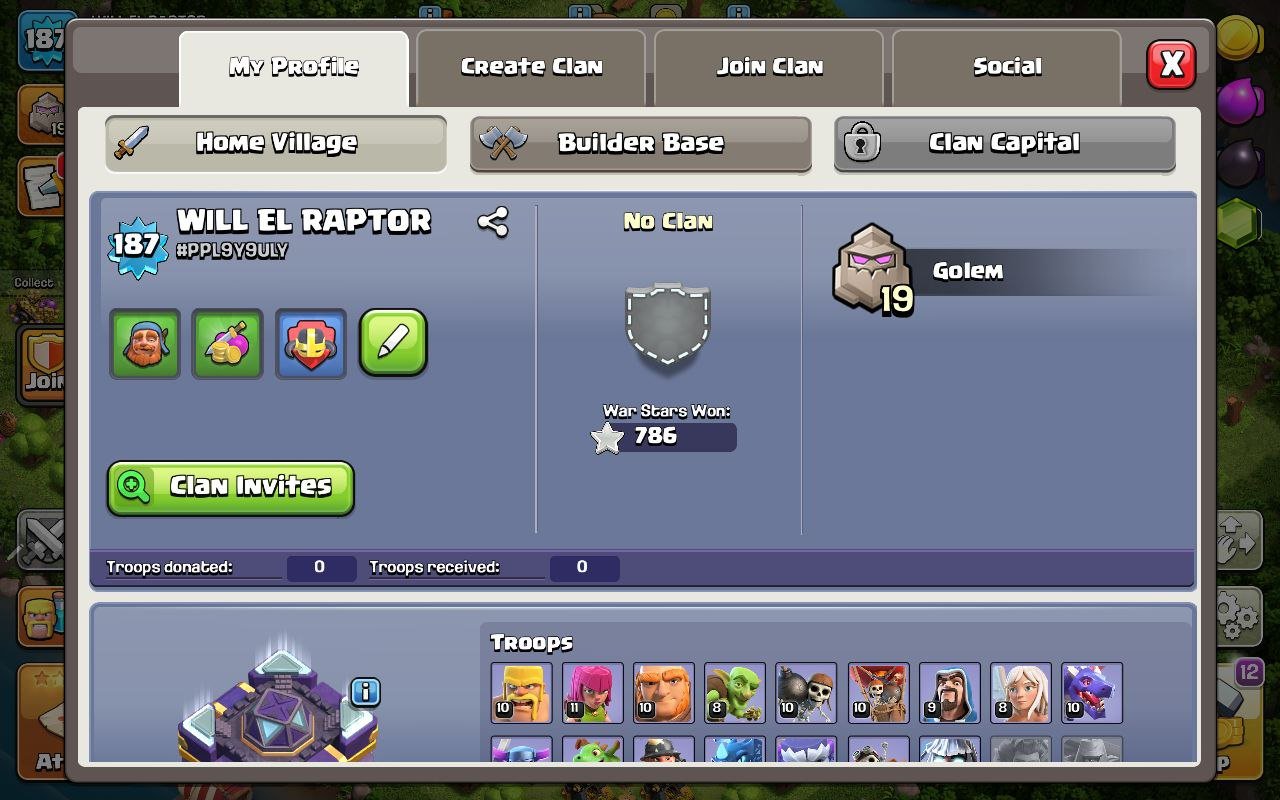Open the Join Clan tab
Screen dimensions: 1280x800
(768, 66)
